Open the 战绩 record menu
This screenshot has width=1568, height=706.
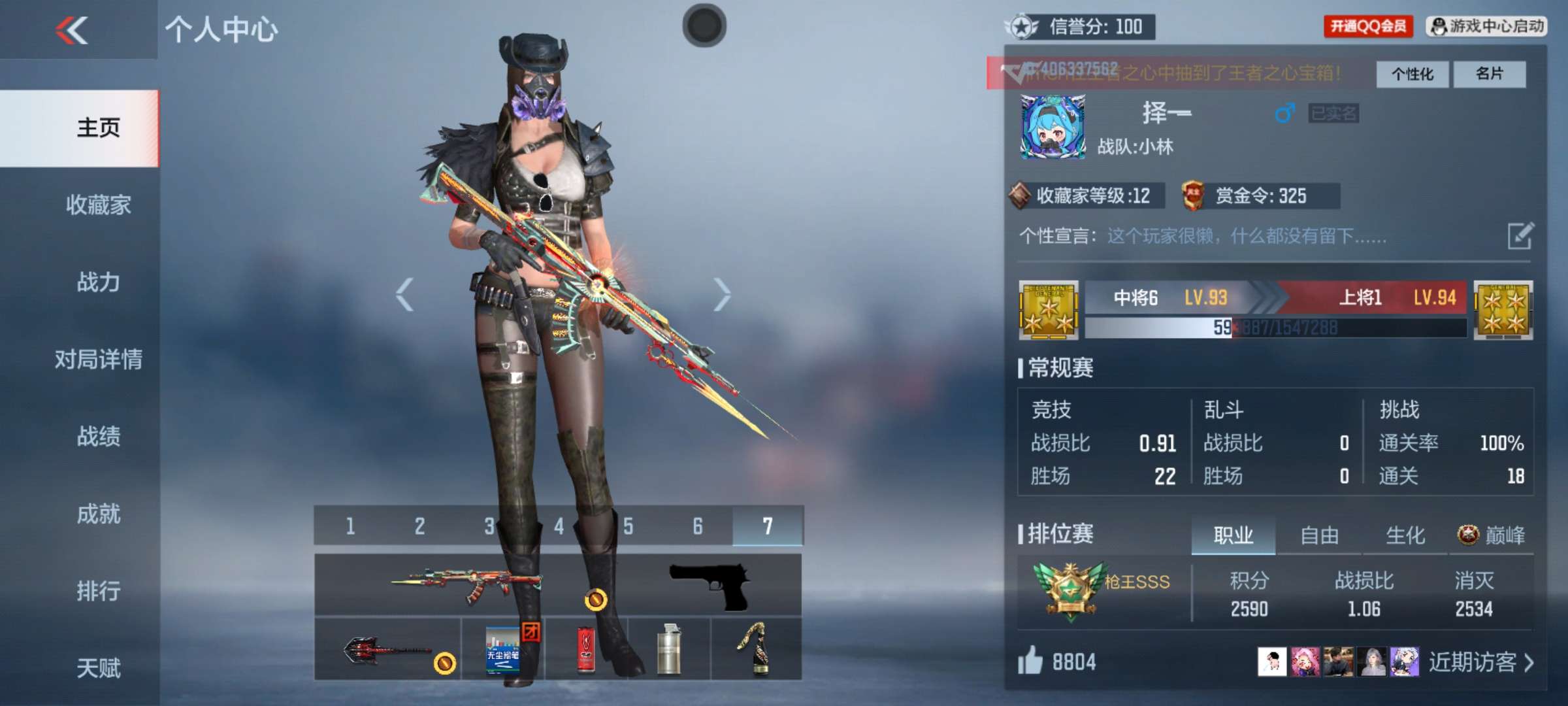click(x=98, y=437)
